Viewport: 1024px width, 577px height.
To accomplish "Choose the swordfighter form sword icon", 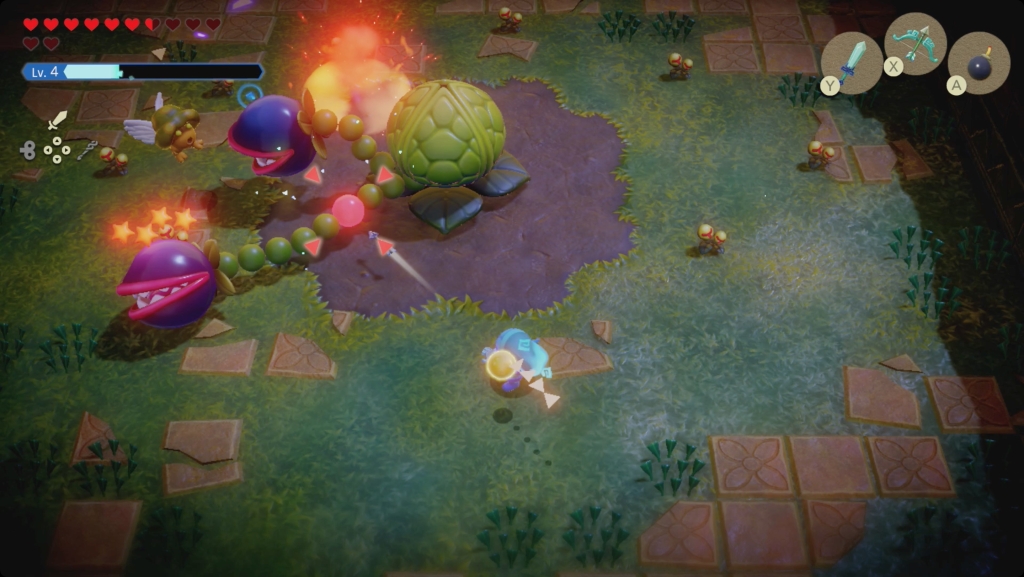I will (x=57, y=120).
